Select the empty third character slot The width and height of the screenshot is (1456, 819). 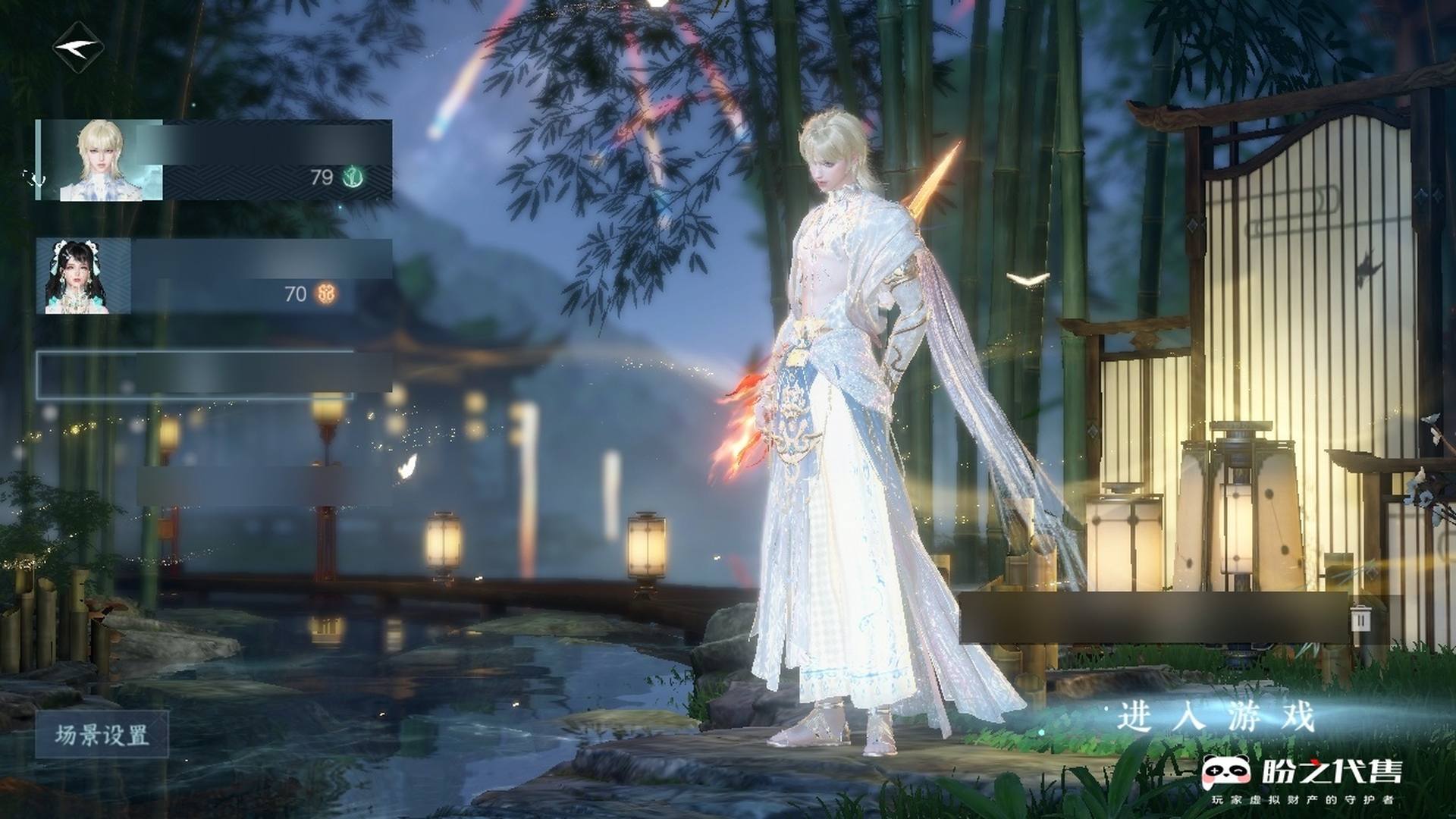pos(215,374)
